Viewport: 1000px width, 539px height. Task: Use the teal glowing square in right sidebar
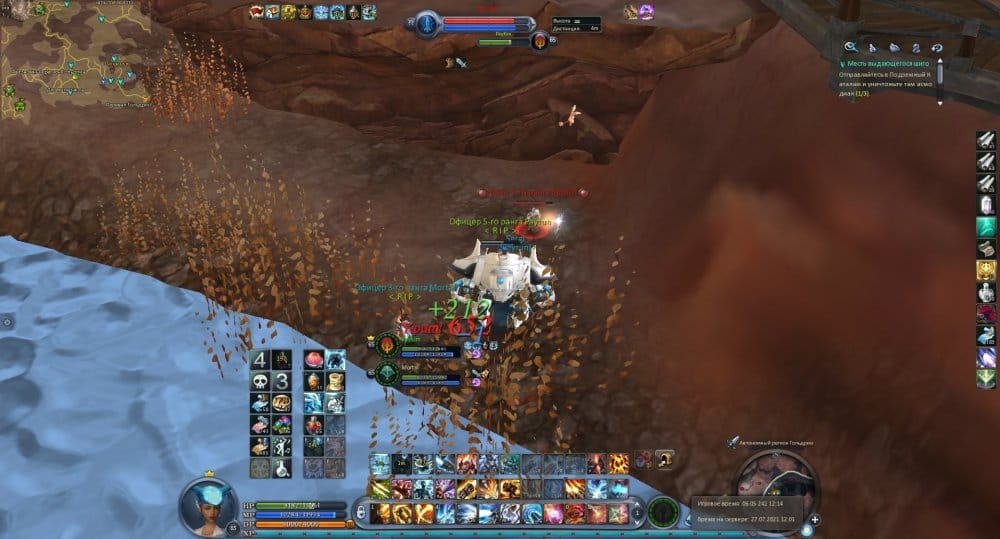pos(986,227)
